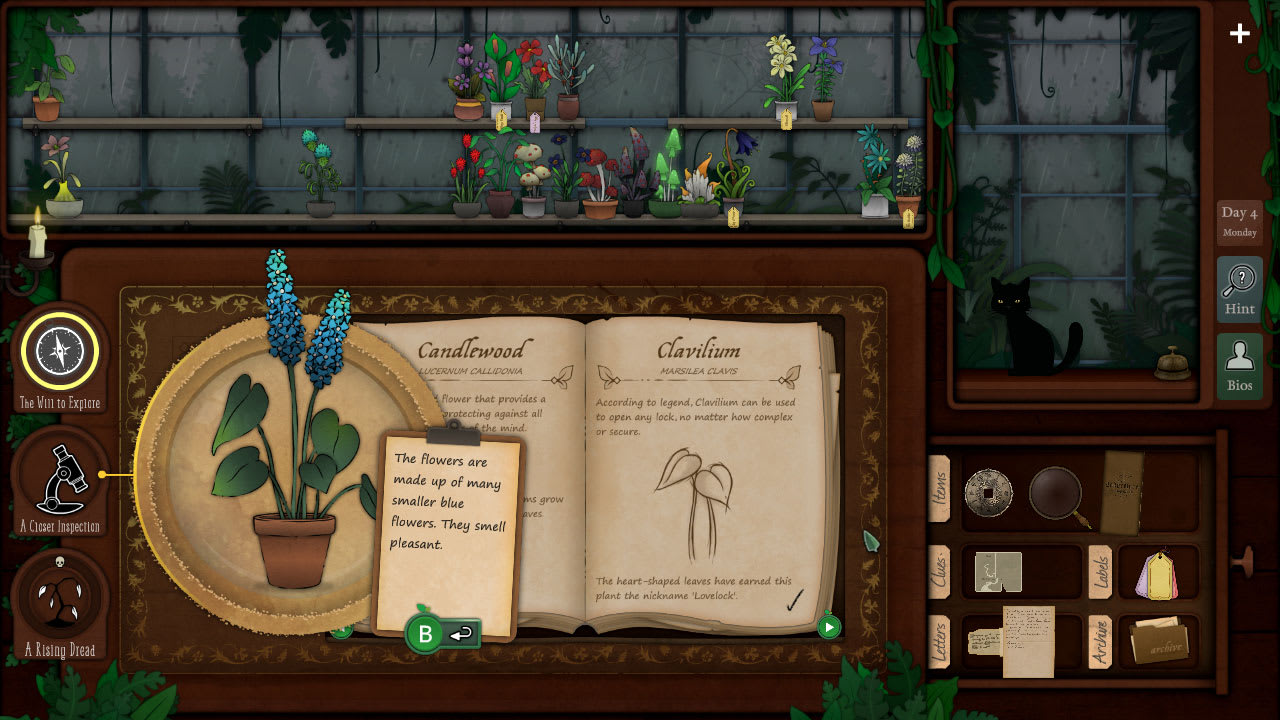Expand the Clues drawer
Screen dimensions: 1280x720
pos(941,571)
